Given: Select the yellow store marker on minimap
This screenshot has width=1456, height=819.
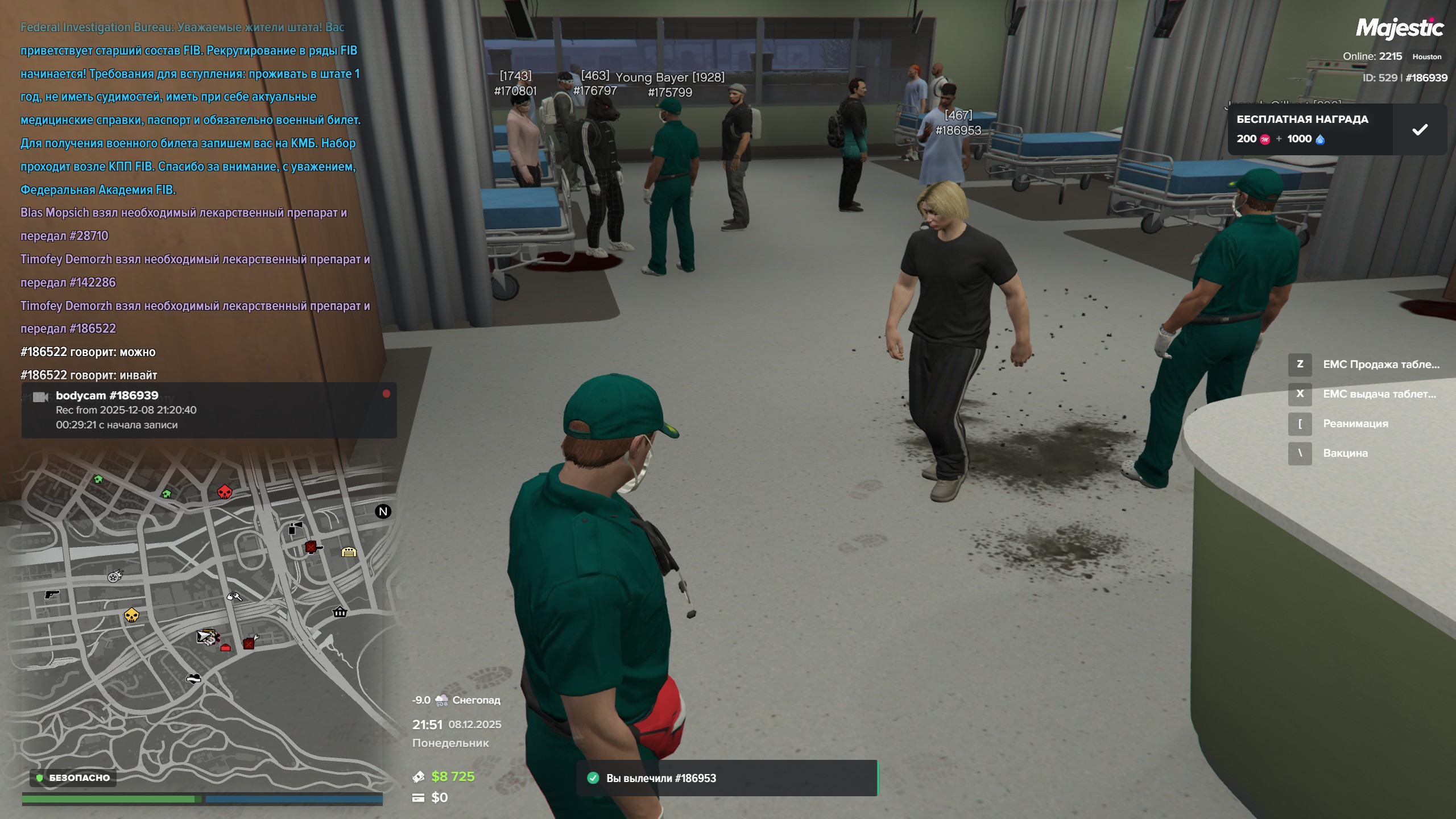Looking at the screenshot, I should tap(349, 552).
